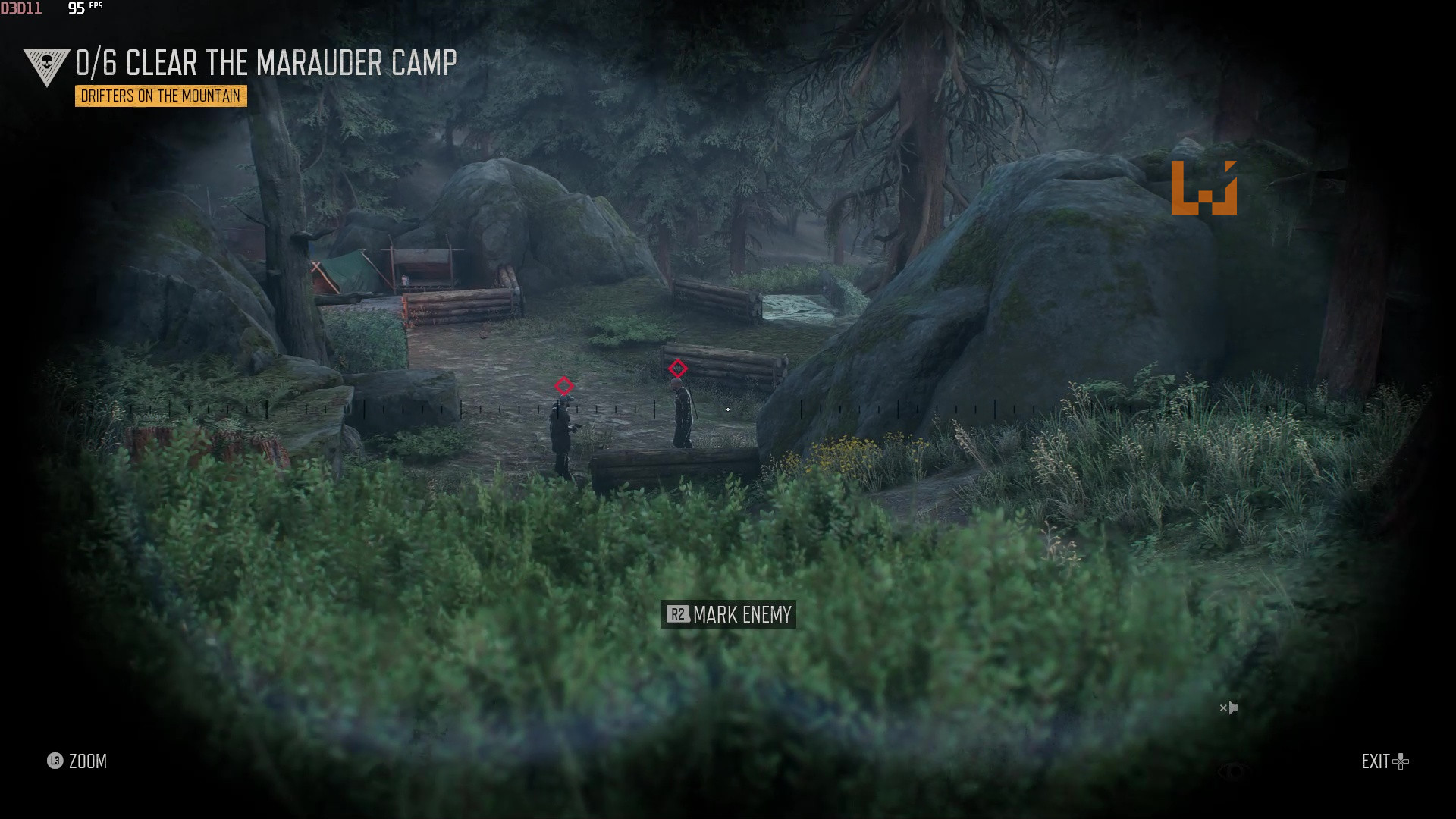Expand the D3D11 renderer overlay label

coord(23,8)
